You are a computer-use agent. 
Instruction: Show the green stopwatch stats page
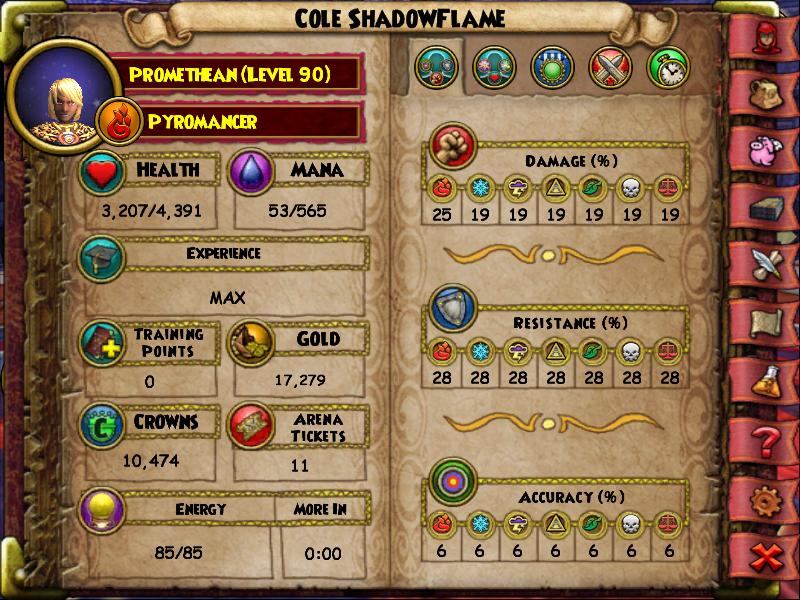point(668,68)
